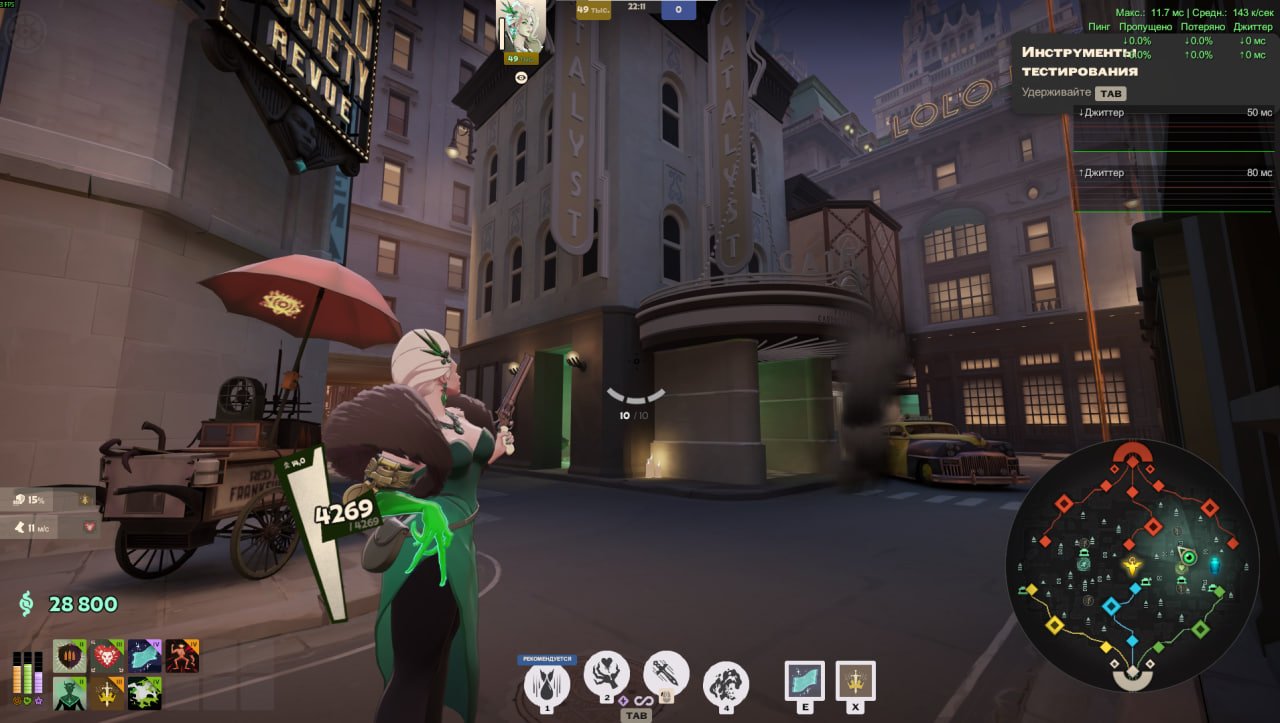The width and height of the screenshot is (1280, 723).
Task: Use the cyan cloth active item
Action: click(805, 681)
